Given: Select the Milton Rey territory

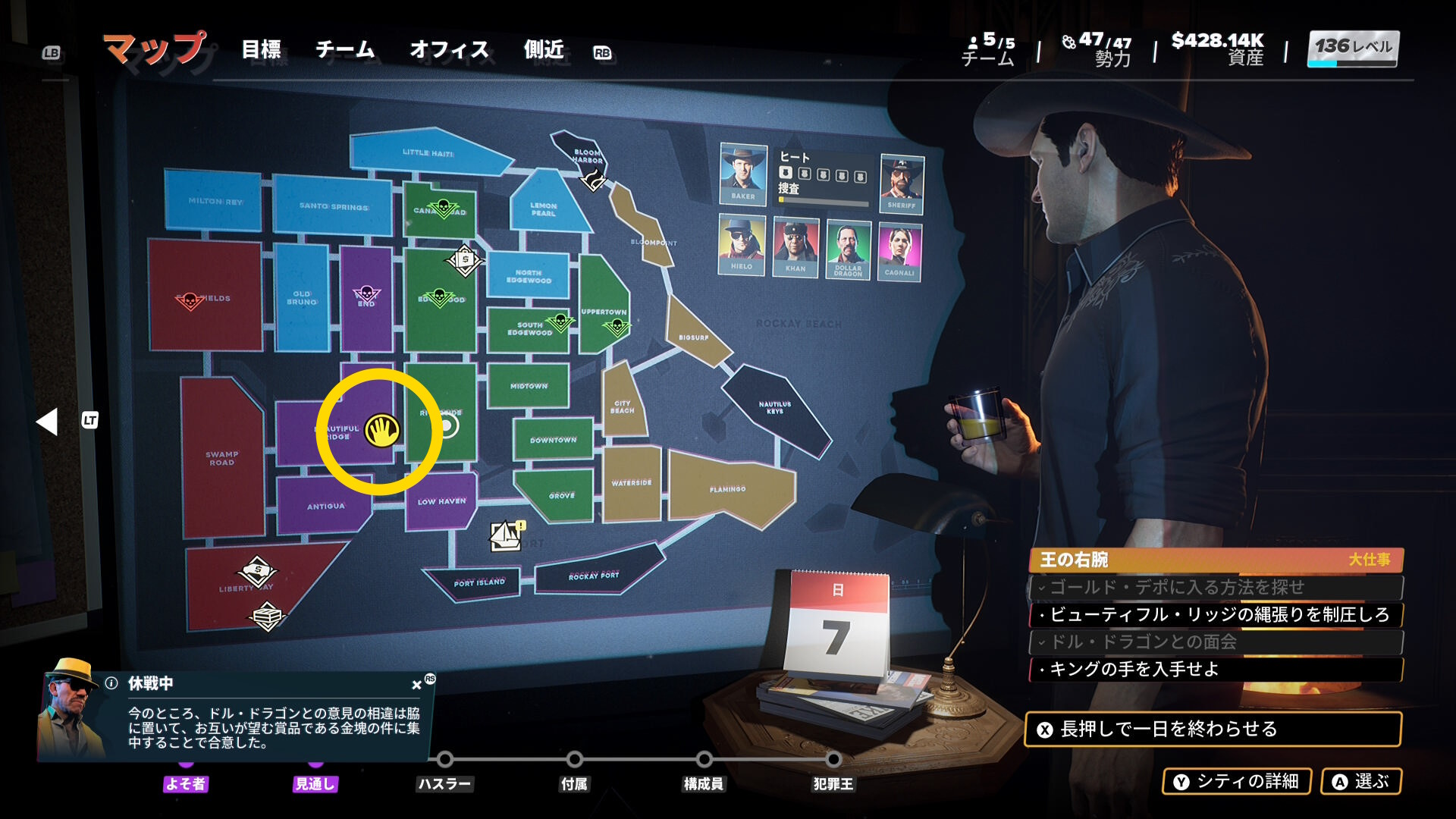Looking at the screenshot, I should tap(215, 201).
